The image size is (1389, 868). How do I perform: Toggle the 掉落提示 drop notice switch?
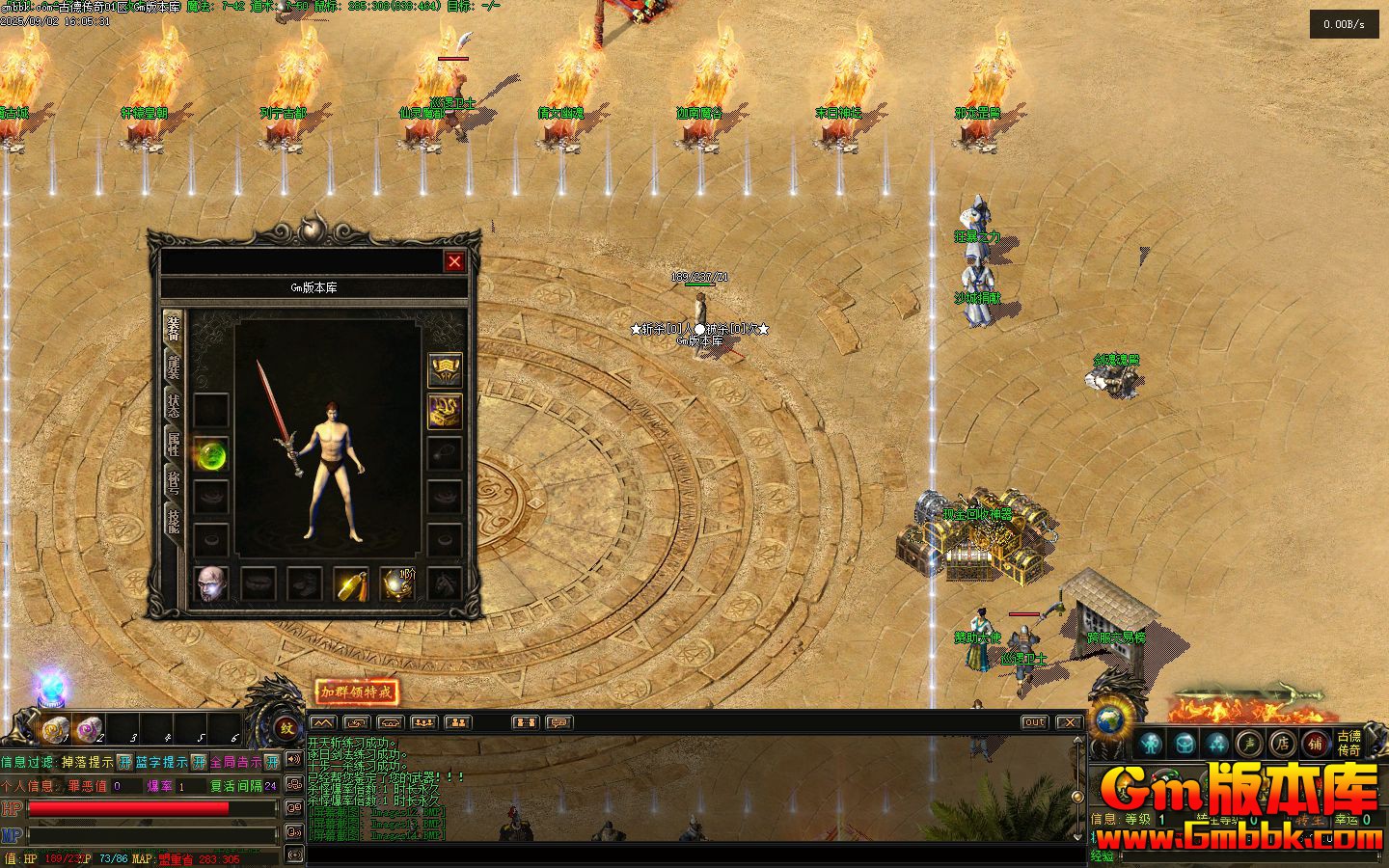(x=124, y=762)
